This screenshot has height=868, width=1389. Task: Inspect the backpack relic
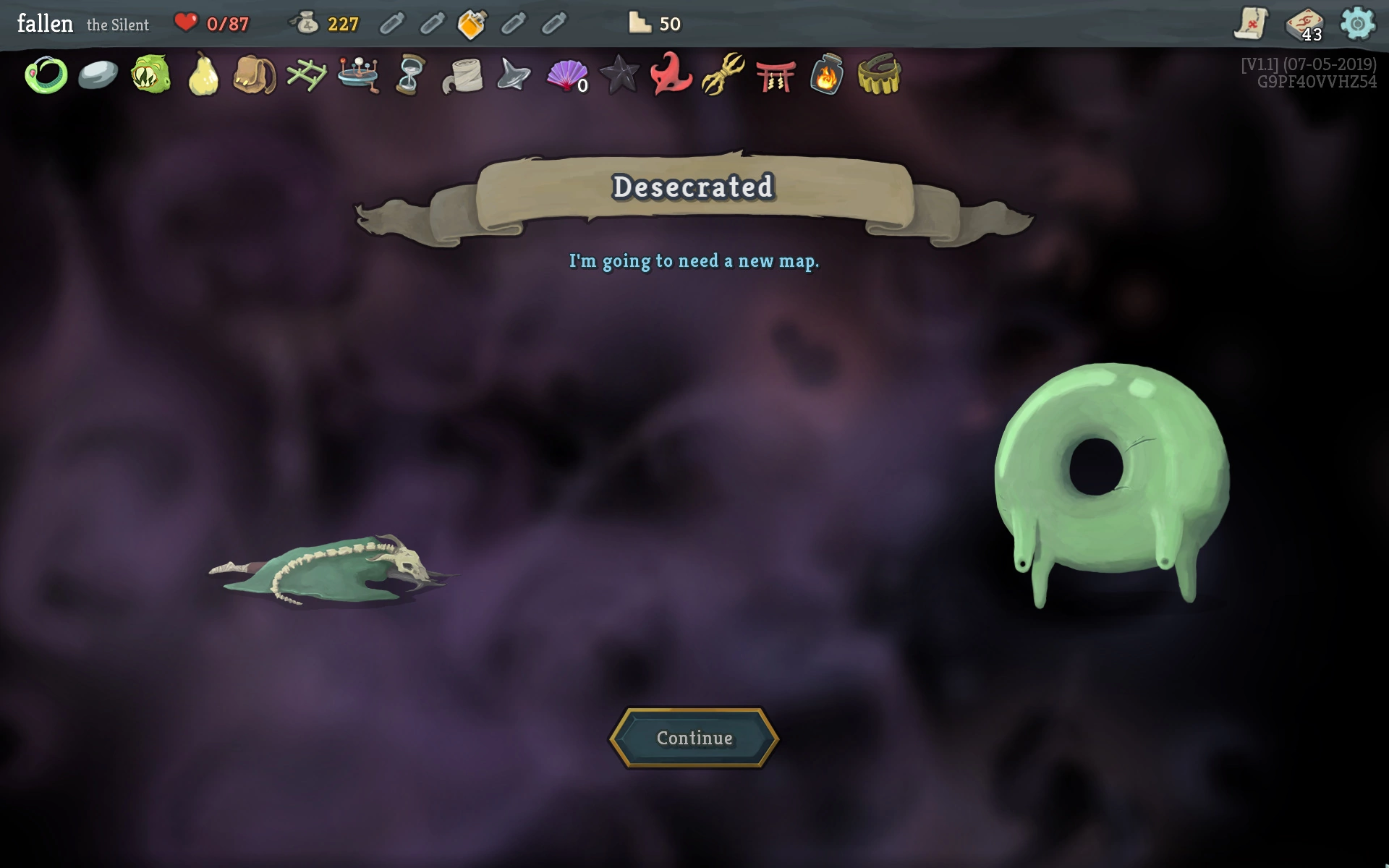coord(255,75)
